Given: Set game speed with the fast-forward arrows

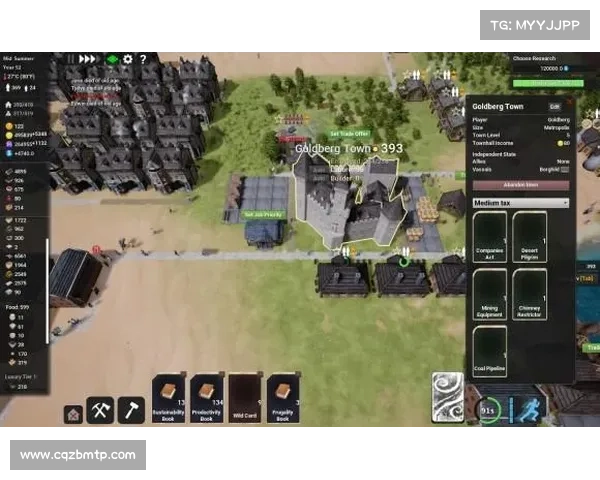Looking at the screenshot, I should click(x=88, y=59).
